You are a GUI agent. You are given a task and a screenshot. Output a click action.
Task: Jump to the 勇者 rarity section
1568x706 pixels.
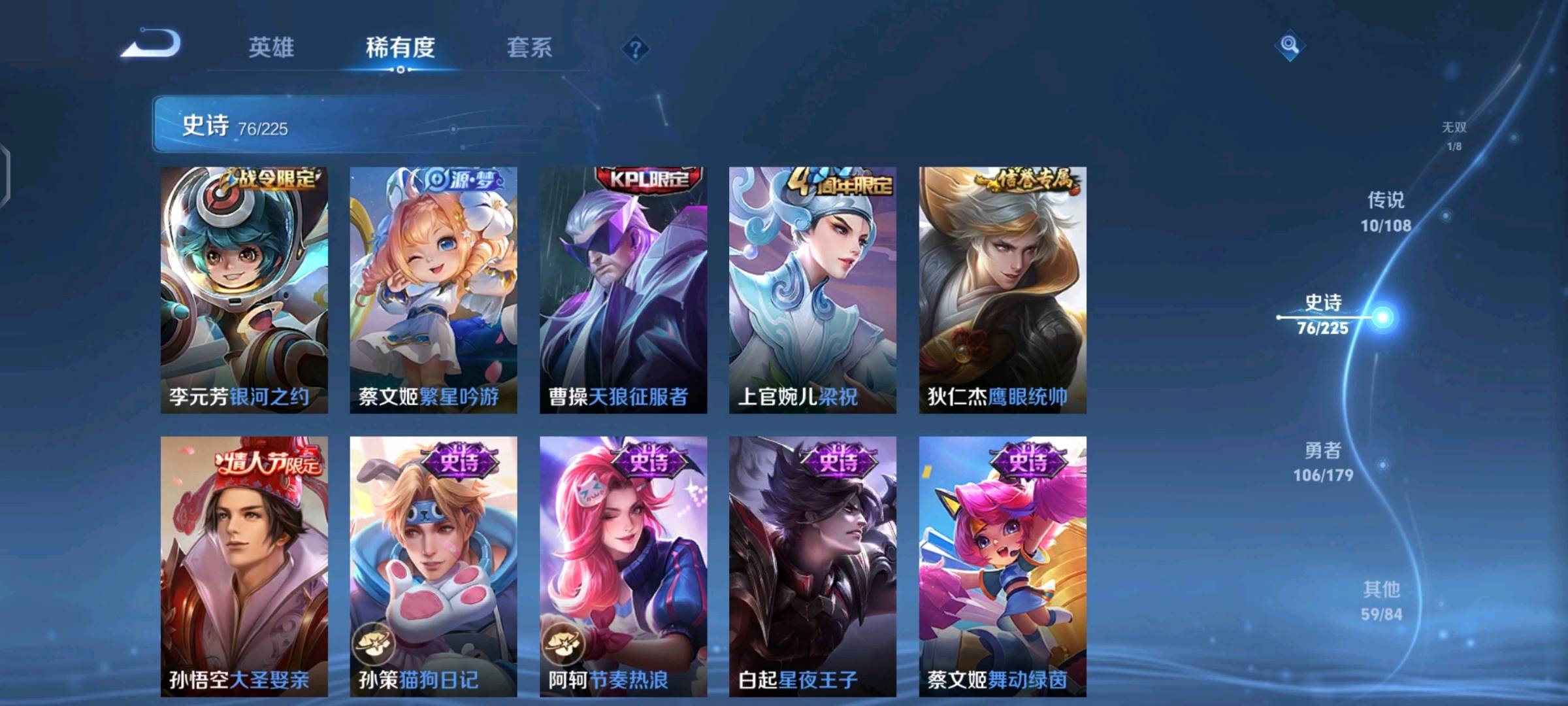tap(1323, 462)
